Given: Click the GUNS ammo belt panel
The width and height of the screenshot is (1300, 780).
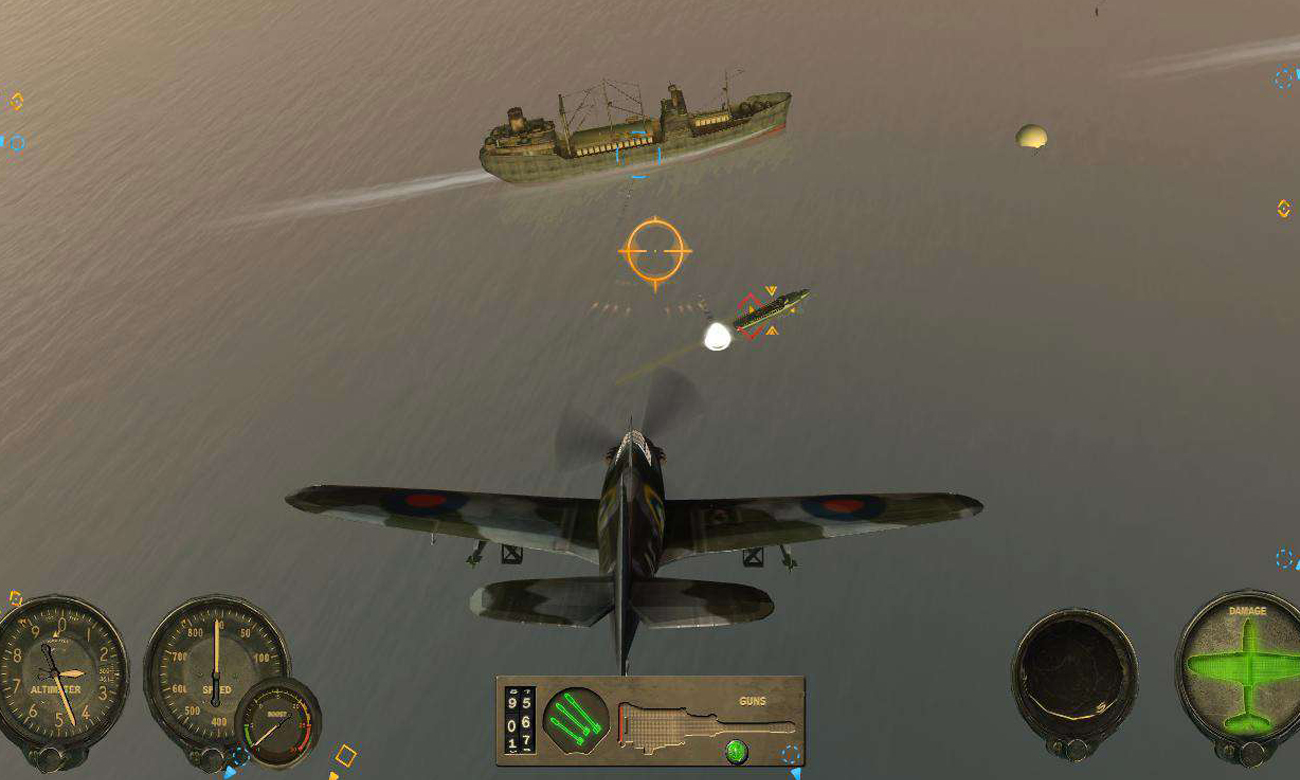Looking at the screenshot, I should [x=706, y=720].
